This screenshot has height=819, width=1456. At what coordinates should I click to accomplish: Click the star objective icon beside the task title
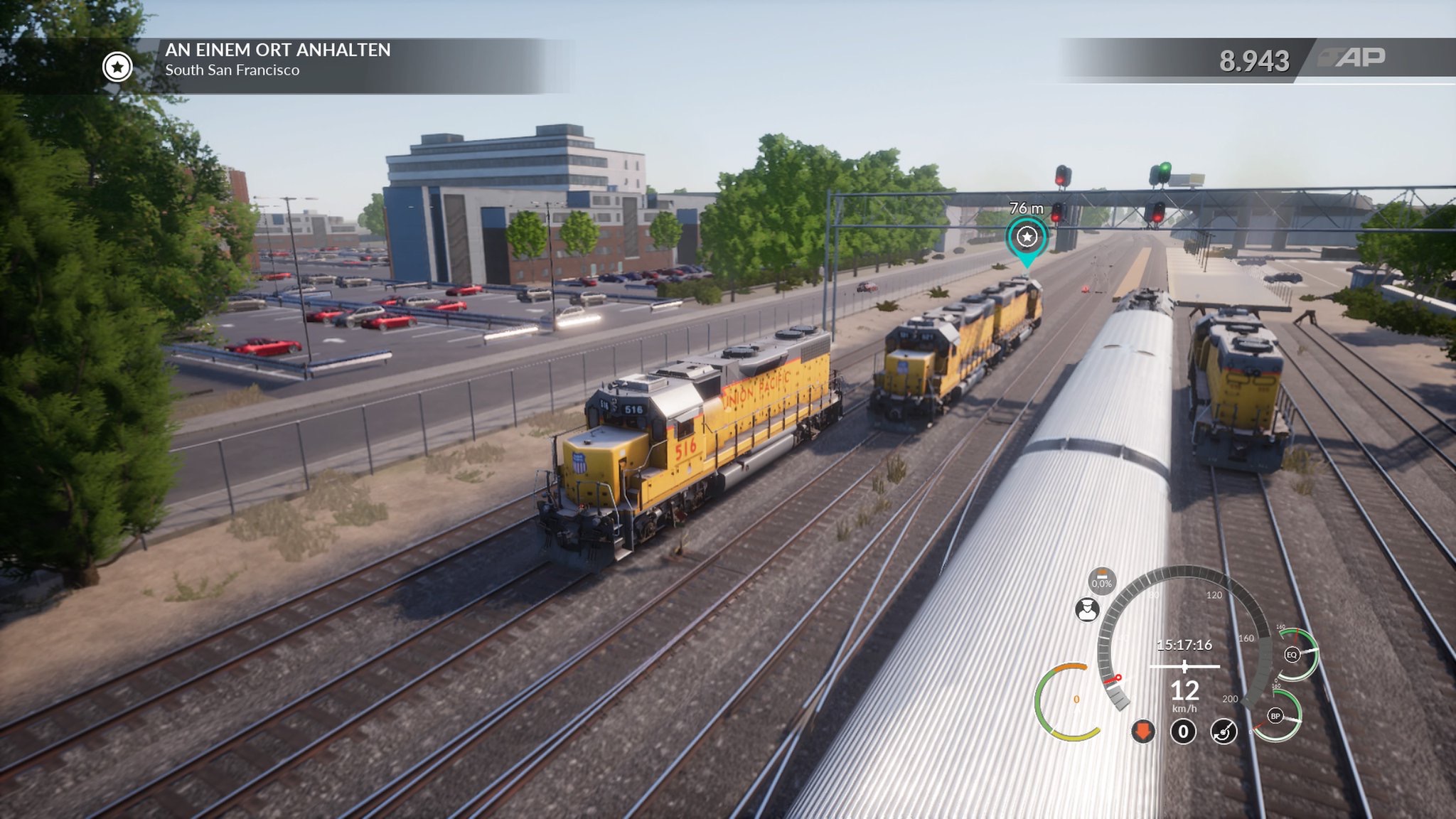(117, 67)
